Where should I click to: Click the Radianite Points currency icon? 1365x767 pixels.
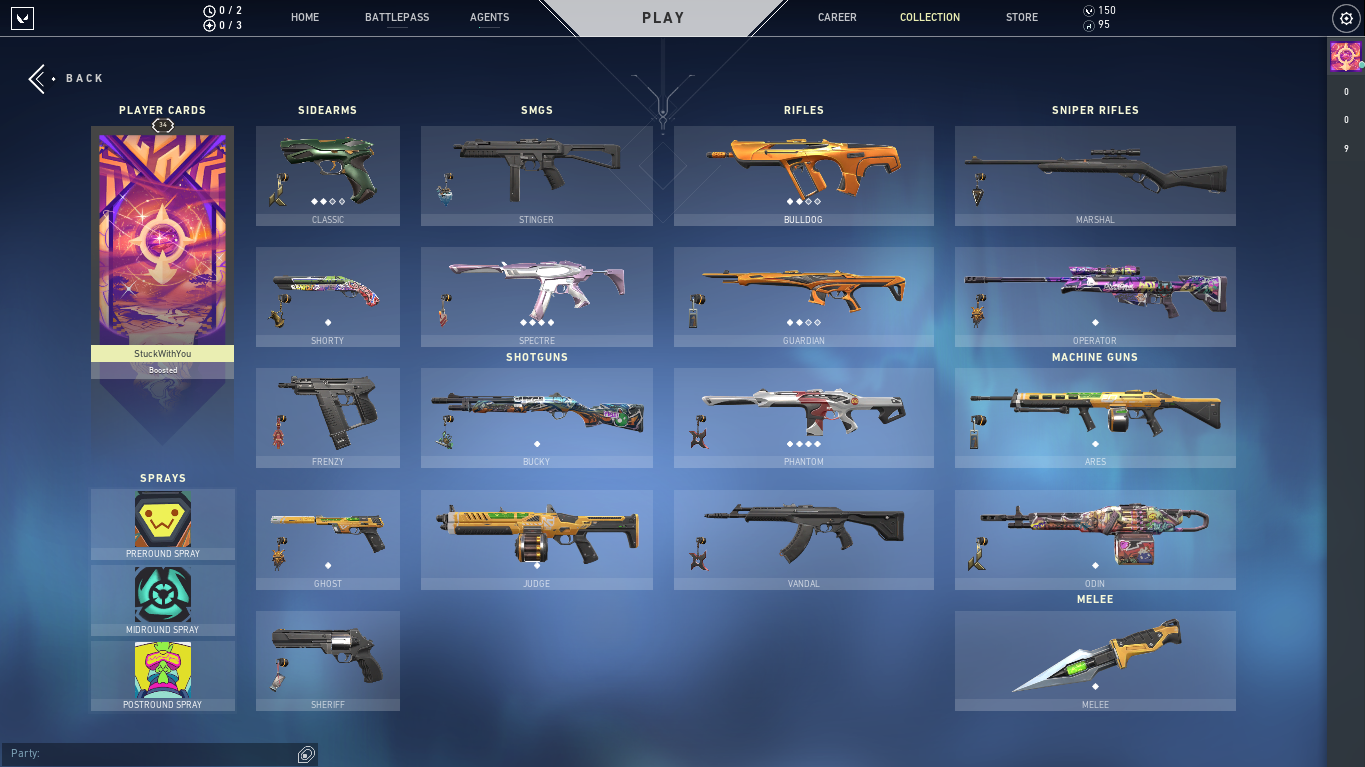pyautogui.click(x=1090, y=26)
